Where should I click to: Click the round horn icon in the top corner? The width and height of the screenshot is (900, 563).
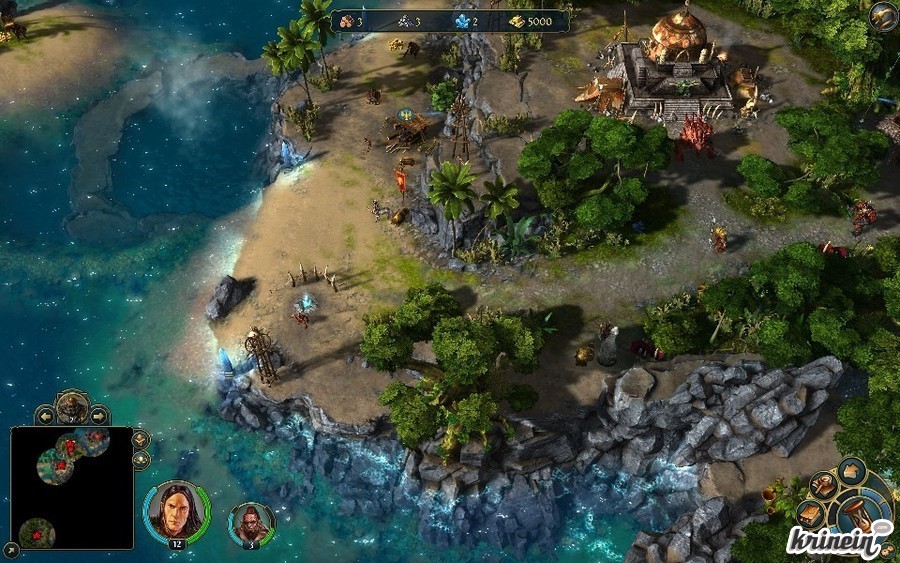pos(883,16)
